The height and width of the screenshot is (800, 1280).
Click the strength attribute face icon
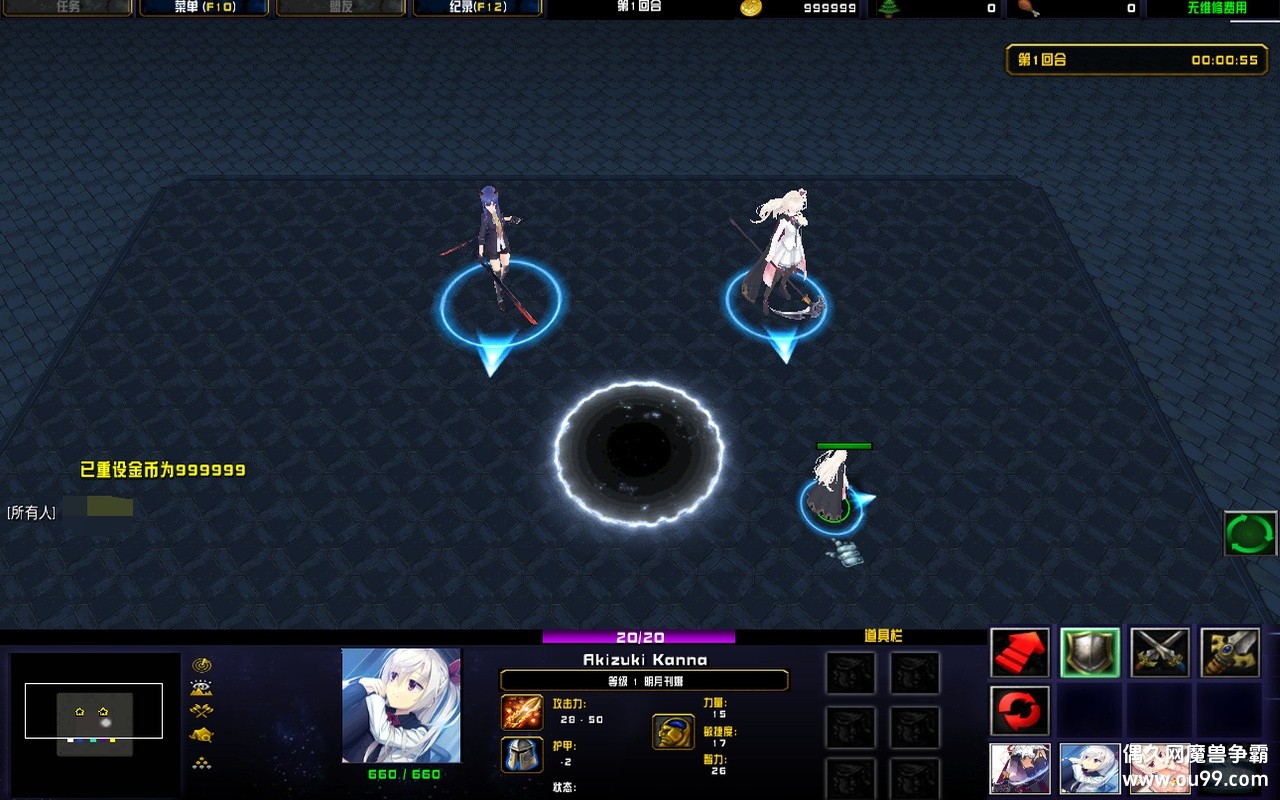coord(672,732)
